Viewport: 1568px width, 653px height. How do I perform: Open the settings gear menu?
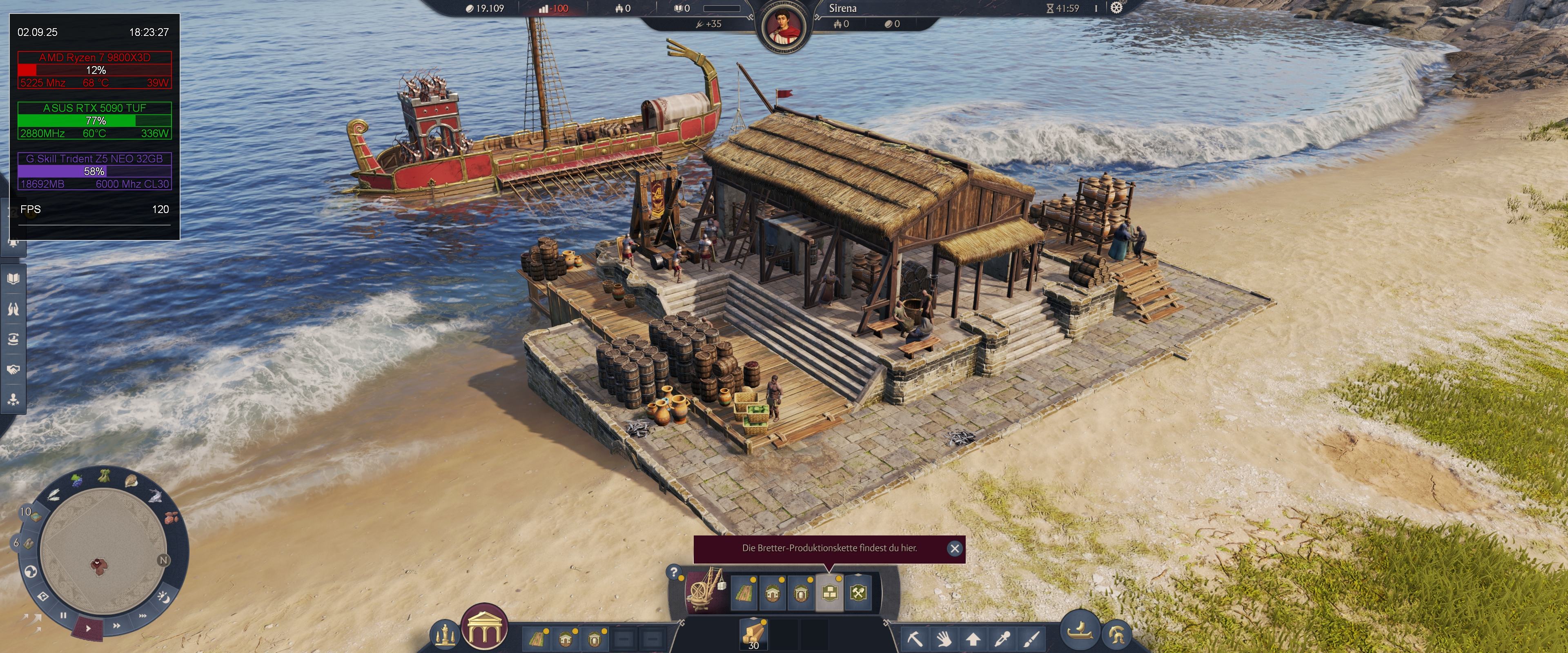pos(1116,8)
